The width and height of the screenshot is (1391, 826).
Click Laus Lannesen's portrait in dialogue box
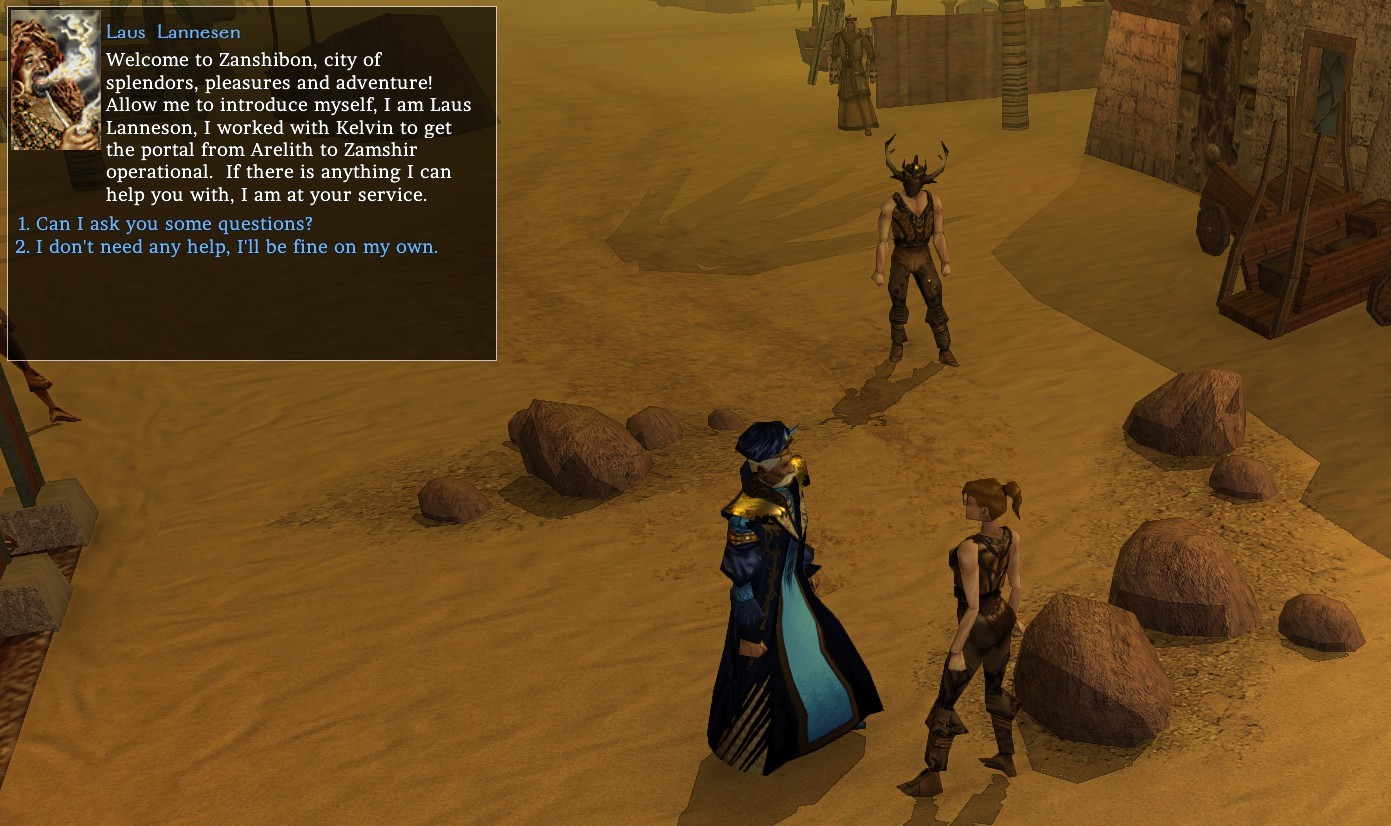coord(55,81)
